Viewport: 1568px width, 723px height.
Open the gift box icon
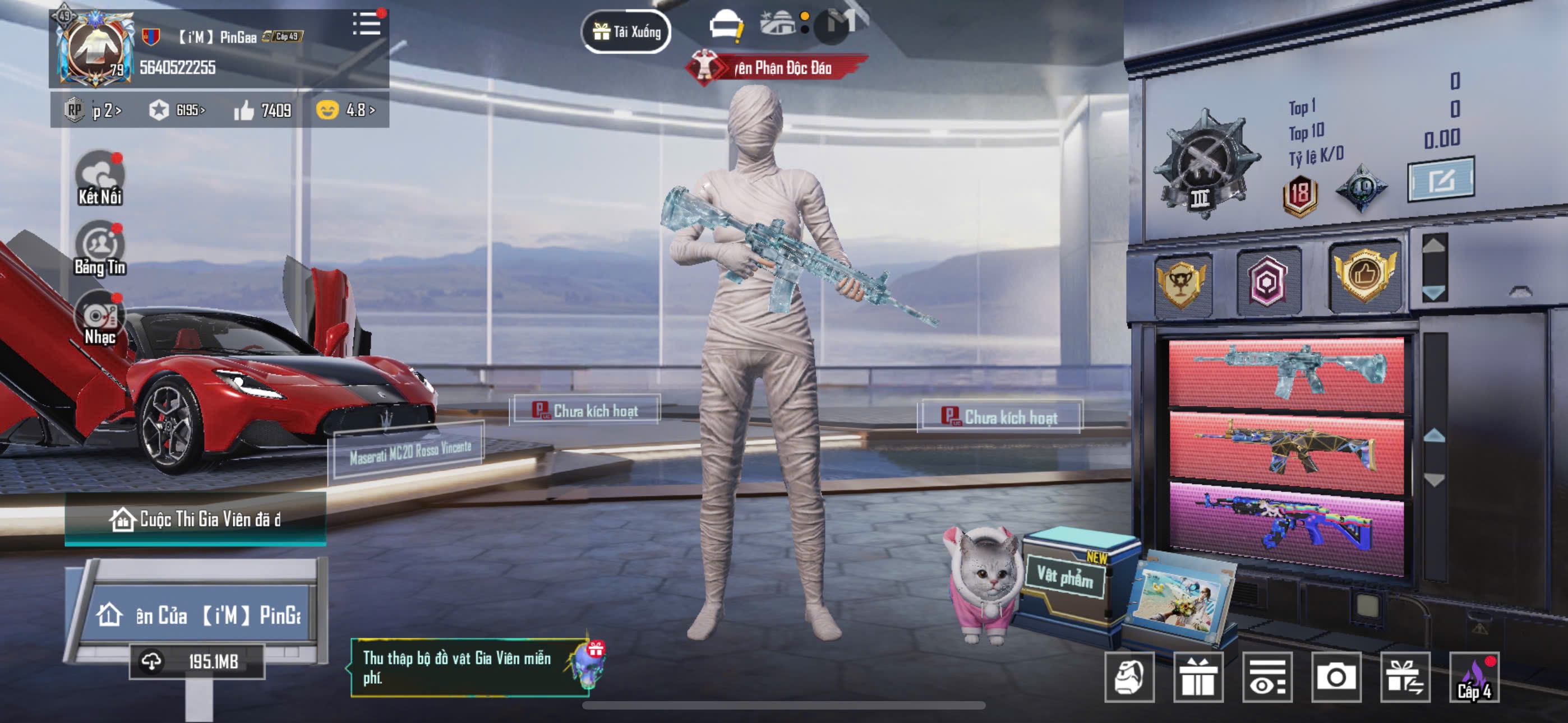coord(1197,676)
